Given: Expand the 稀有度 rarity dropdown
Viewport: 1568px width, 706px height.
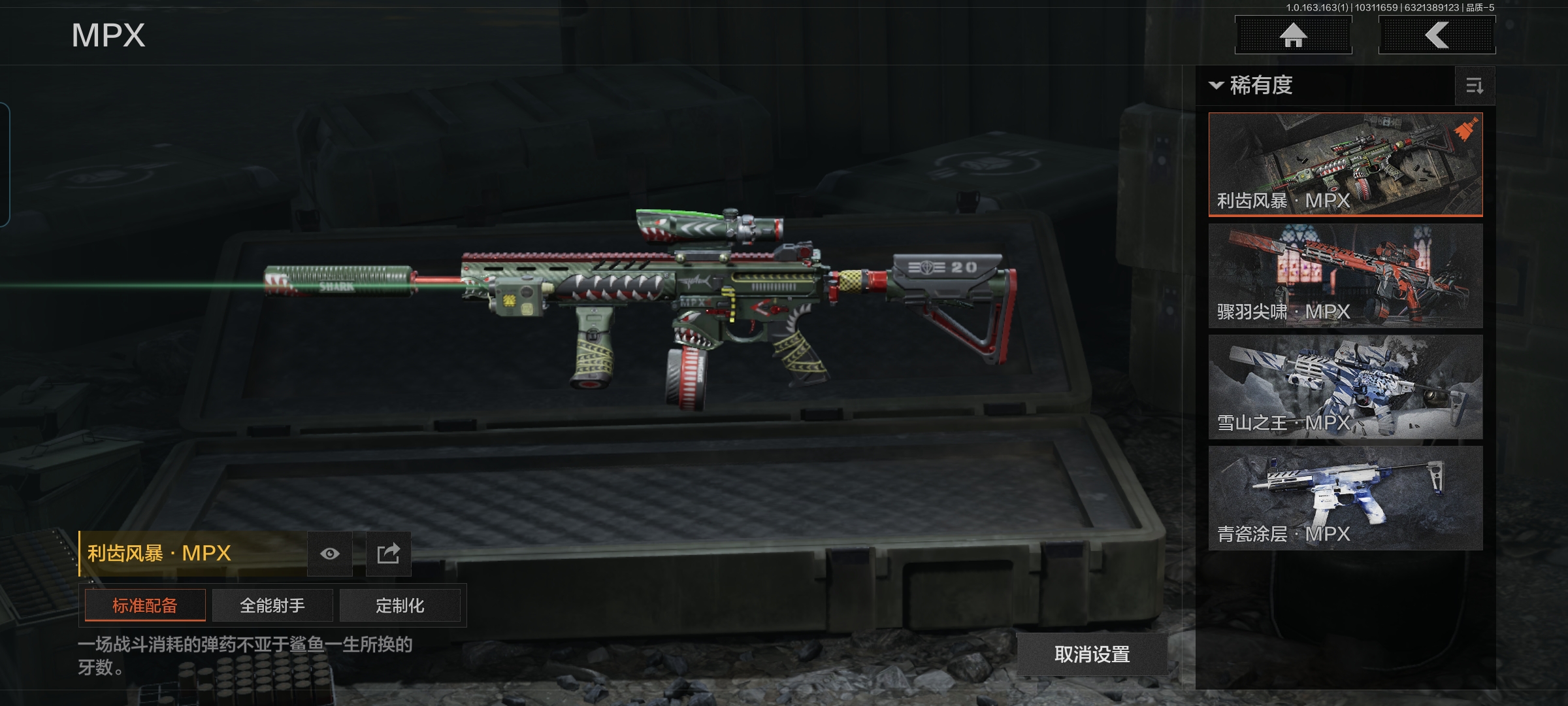Looking at the screenshot, I should click(1252, 86).
